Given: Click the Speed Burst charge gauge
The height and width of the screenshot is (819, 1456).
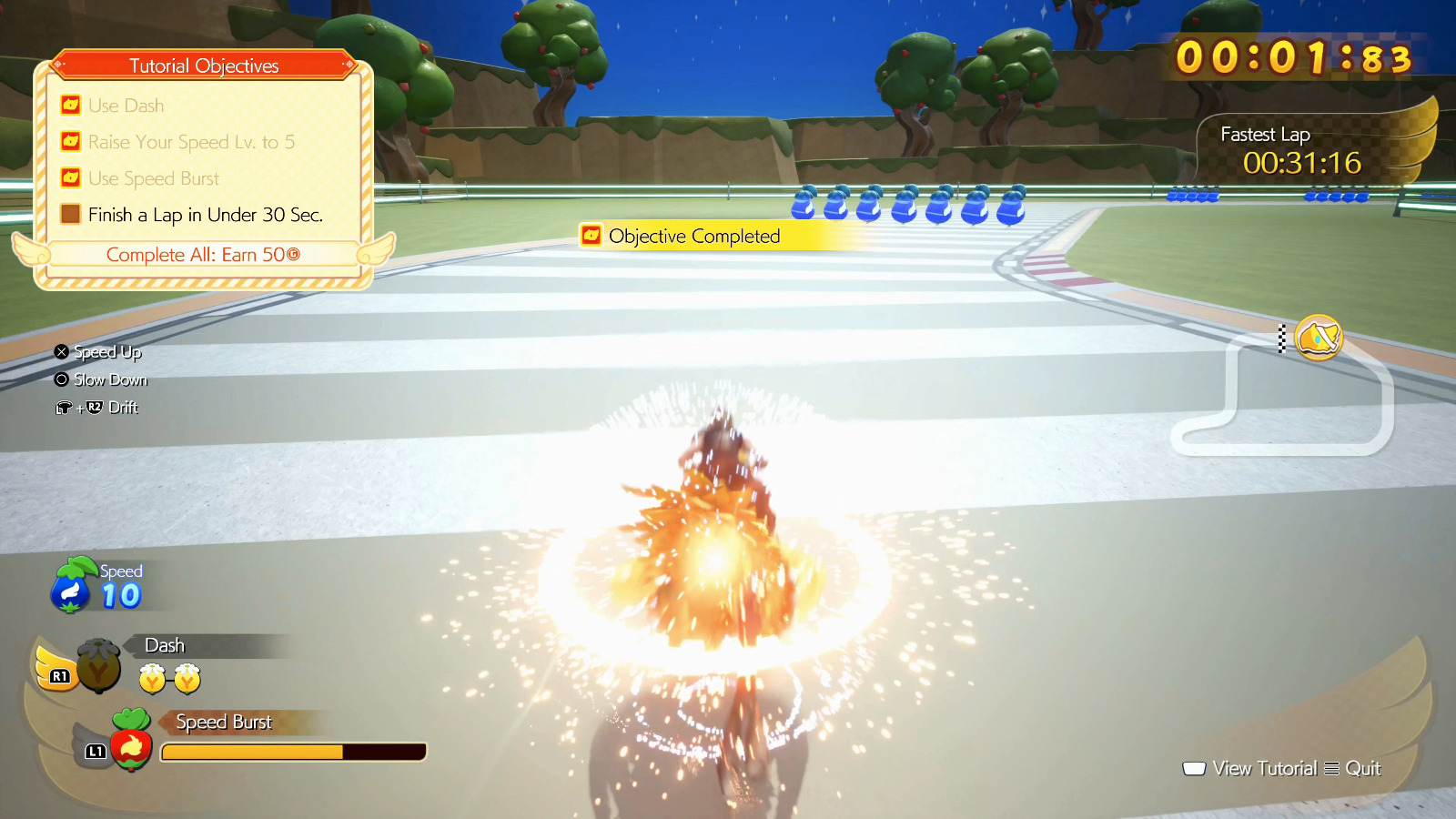Looking at the screenshot, I should coord(292,752).
